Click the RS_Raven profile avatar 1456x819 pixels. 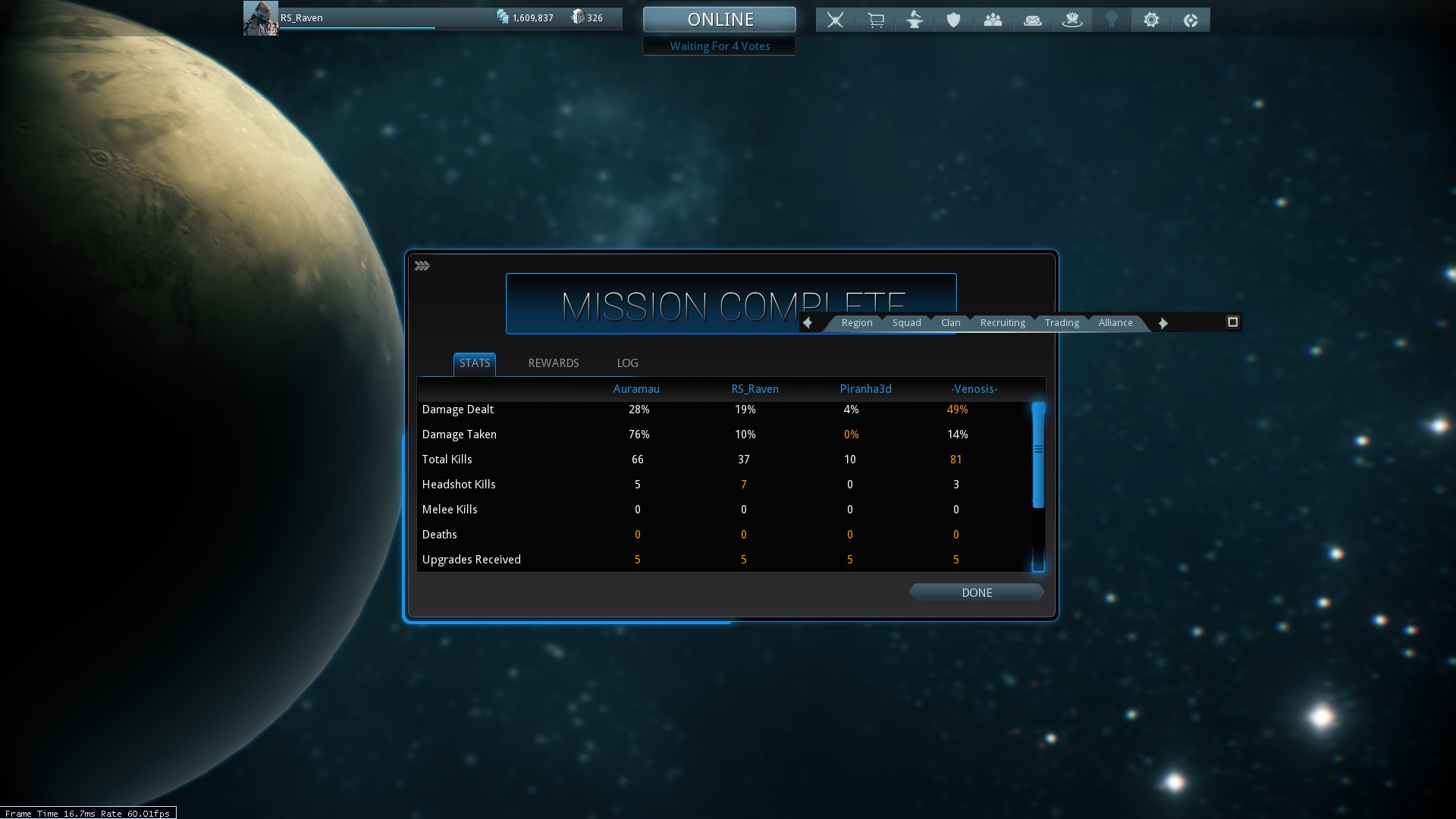[260, 18]
